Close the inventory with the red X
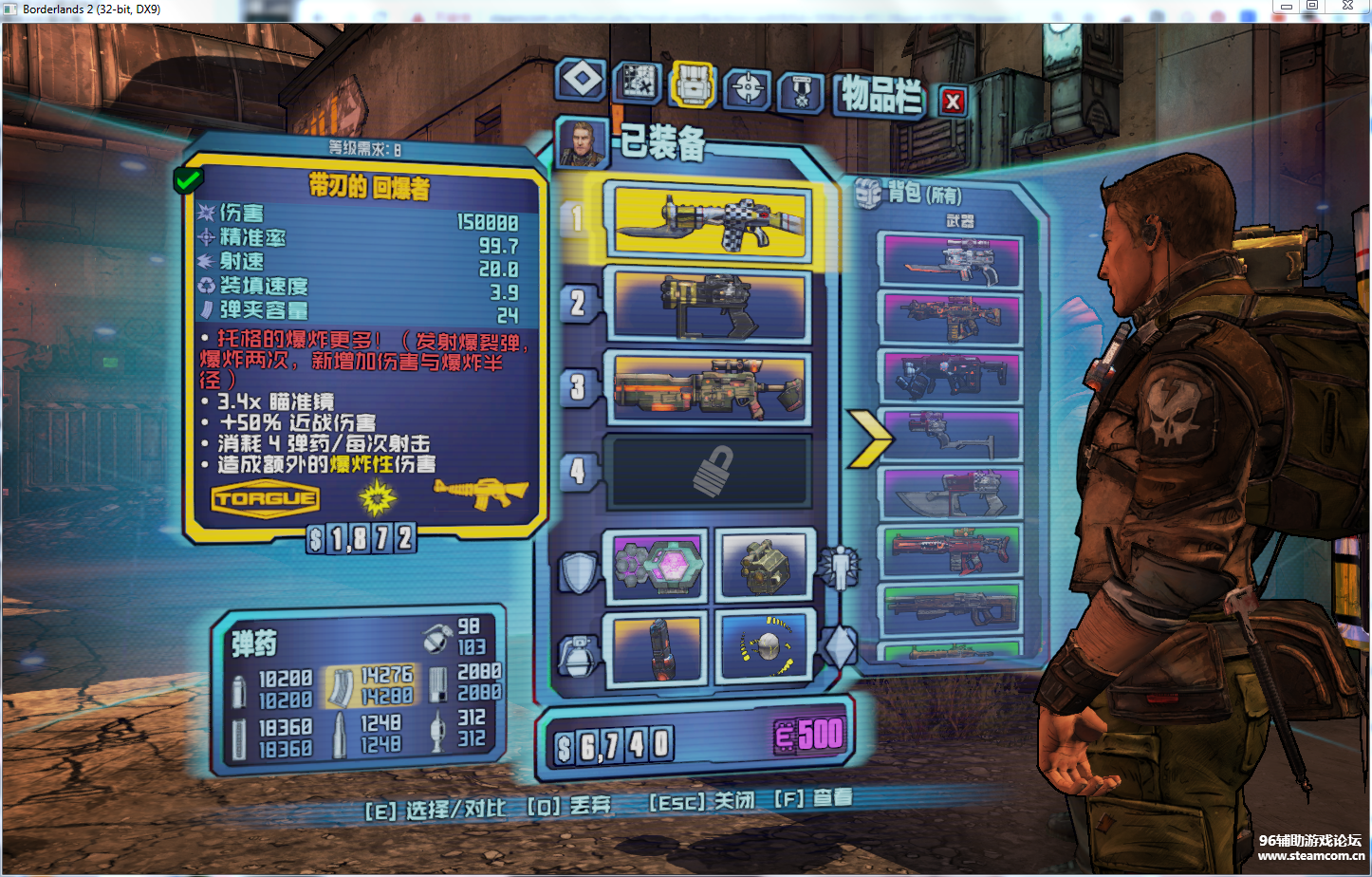 click(x=954, y=101)
